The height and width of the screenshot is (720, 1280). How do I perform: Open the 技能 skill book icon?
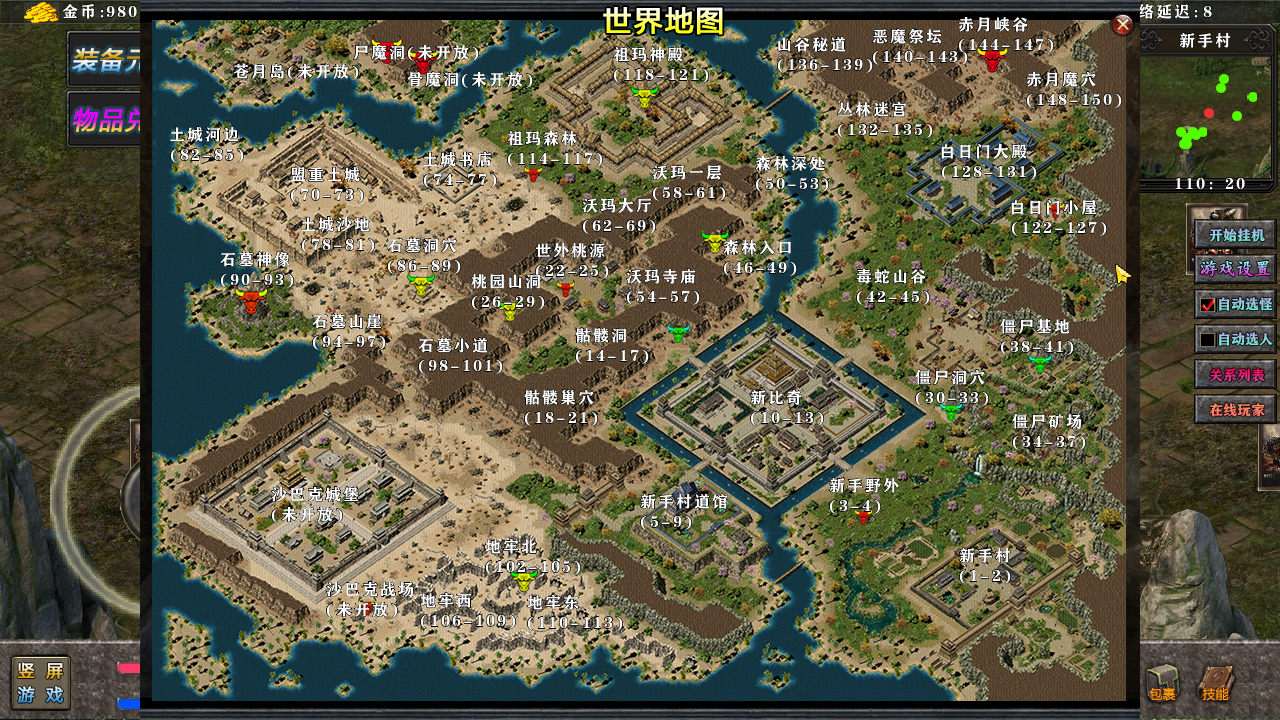pos(1216,685)
